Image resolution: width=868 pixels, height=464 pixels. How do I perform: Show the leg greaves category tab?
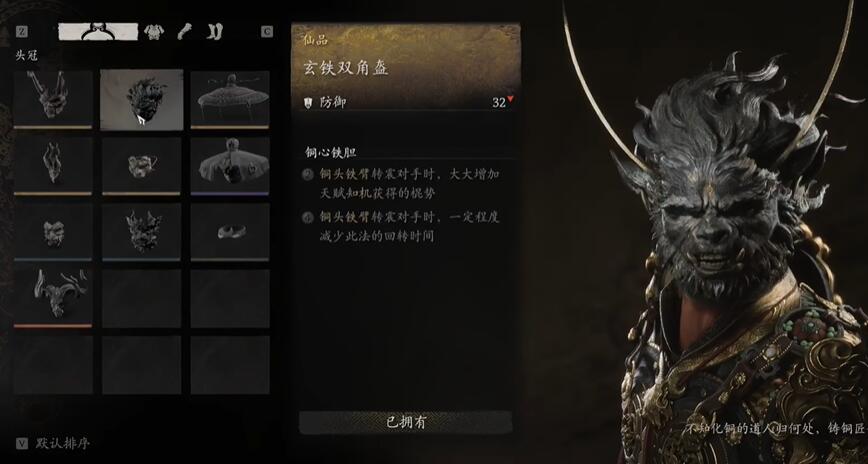click(214, 32)
